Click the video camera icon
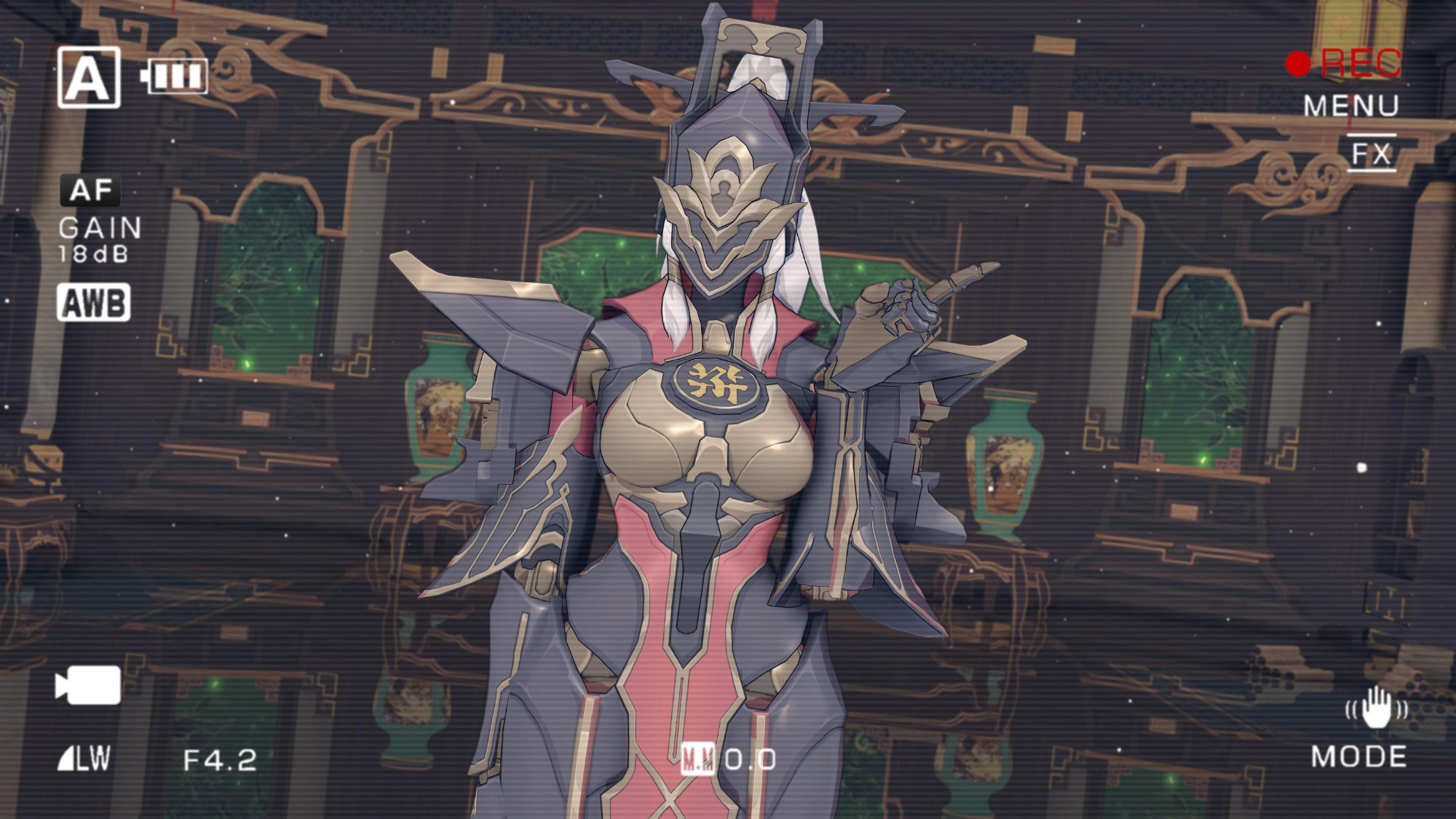This screenshot has height=819, width=1456. click(88, 685)
